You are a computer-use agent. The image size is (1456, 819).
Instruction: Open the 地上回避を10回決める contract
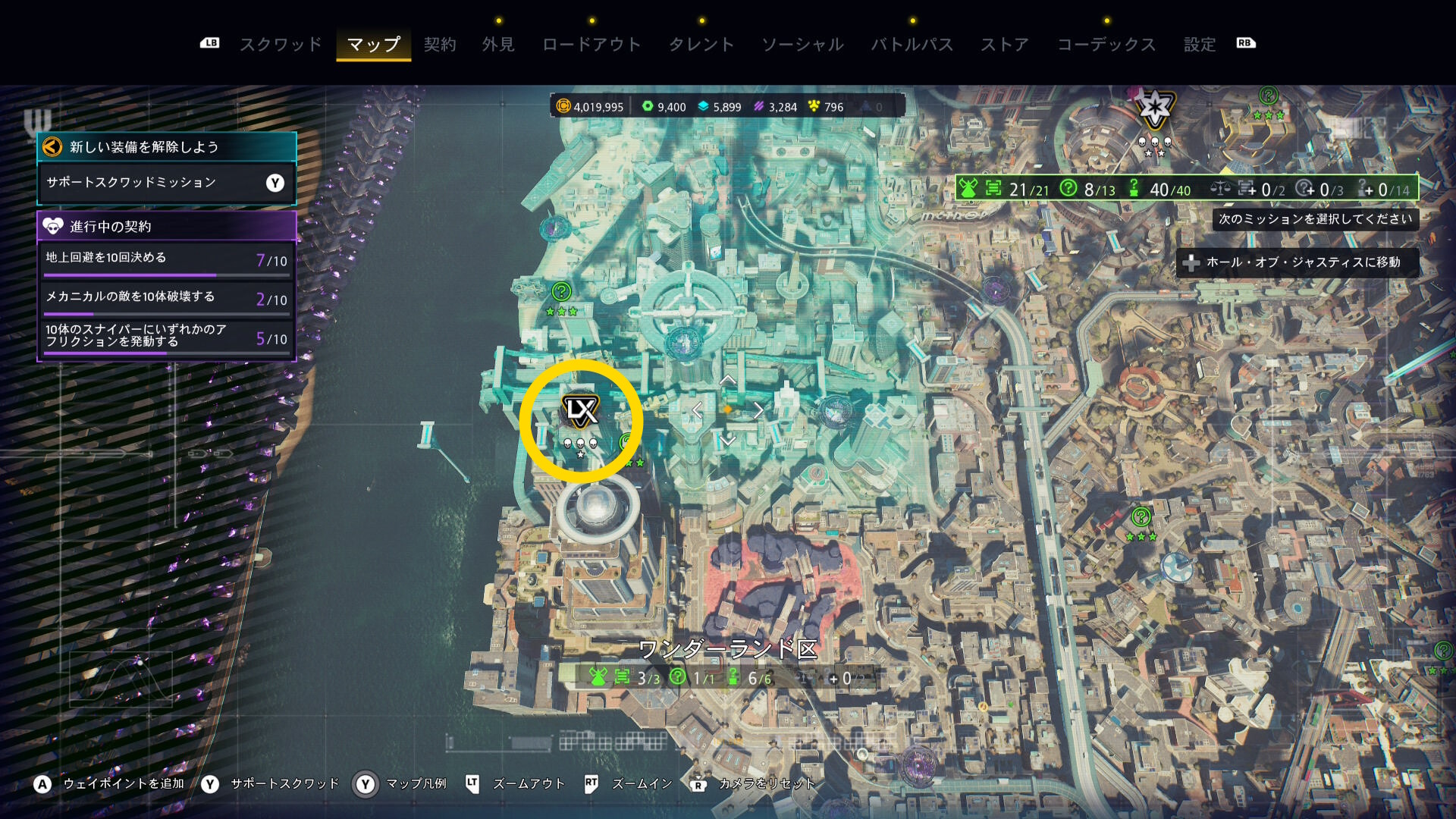(x=166, y=259)
